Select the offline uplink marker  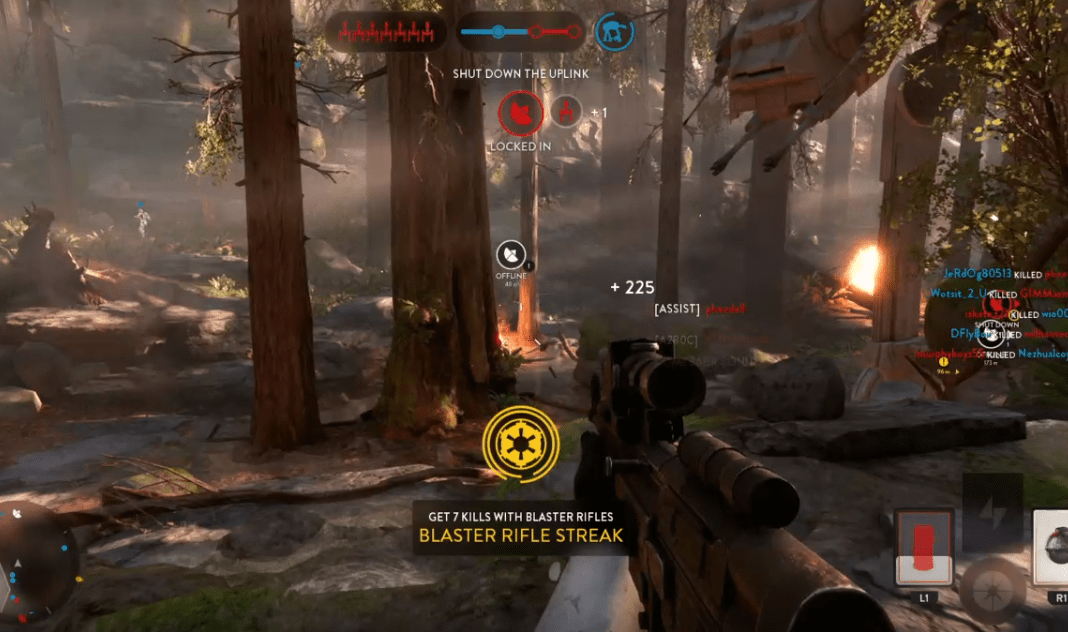[512, 256]
